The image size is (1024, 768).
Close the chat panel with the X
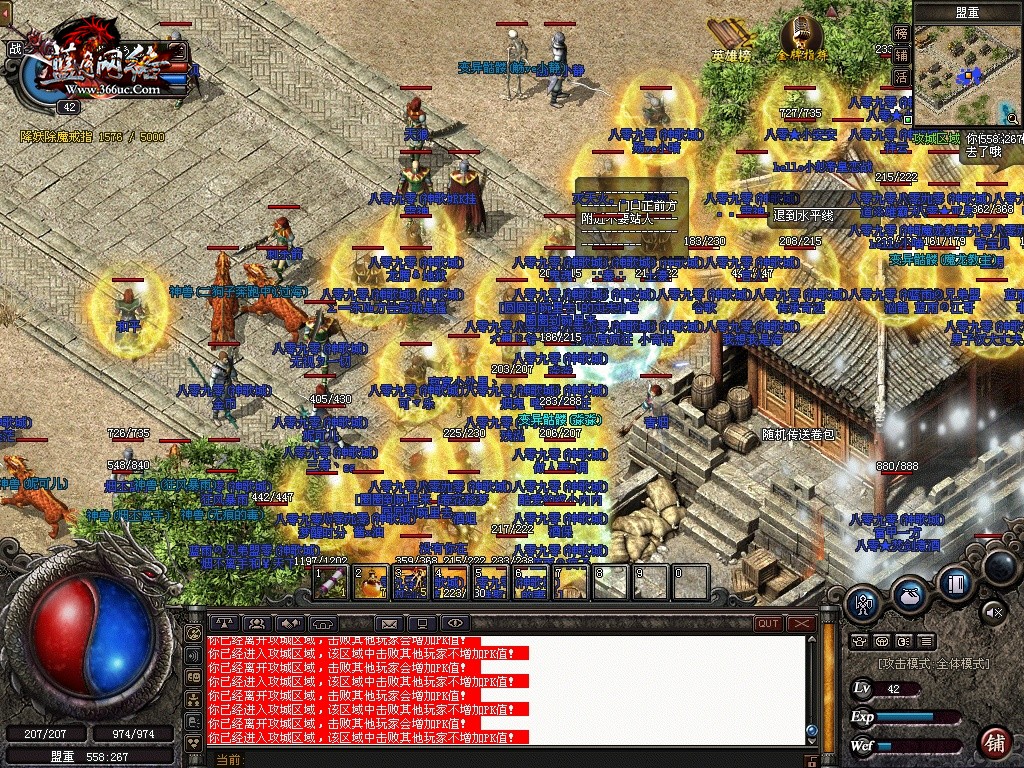click(x=801, y=623)
